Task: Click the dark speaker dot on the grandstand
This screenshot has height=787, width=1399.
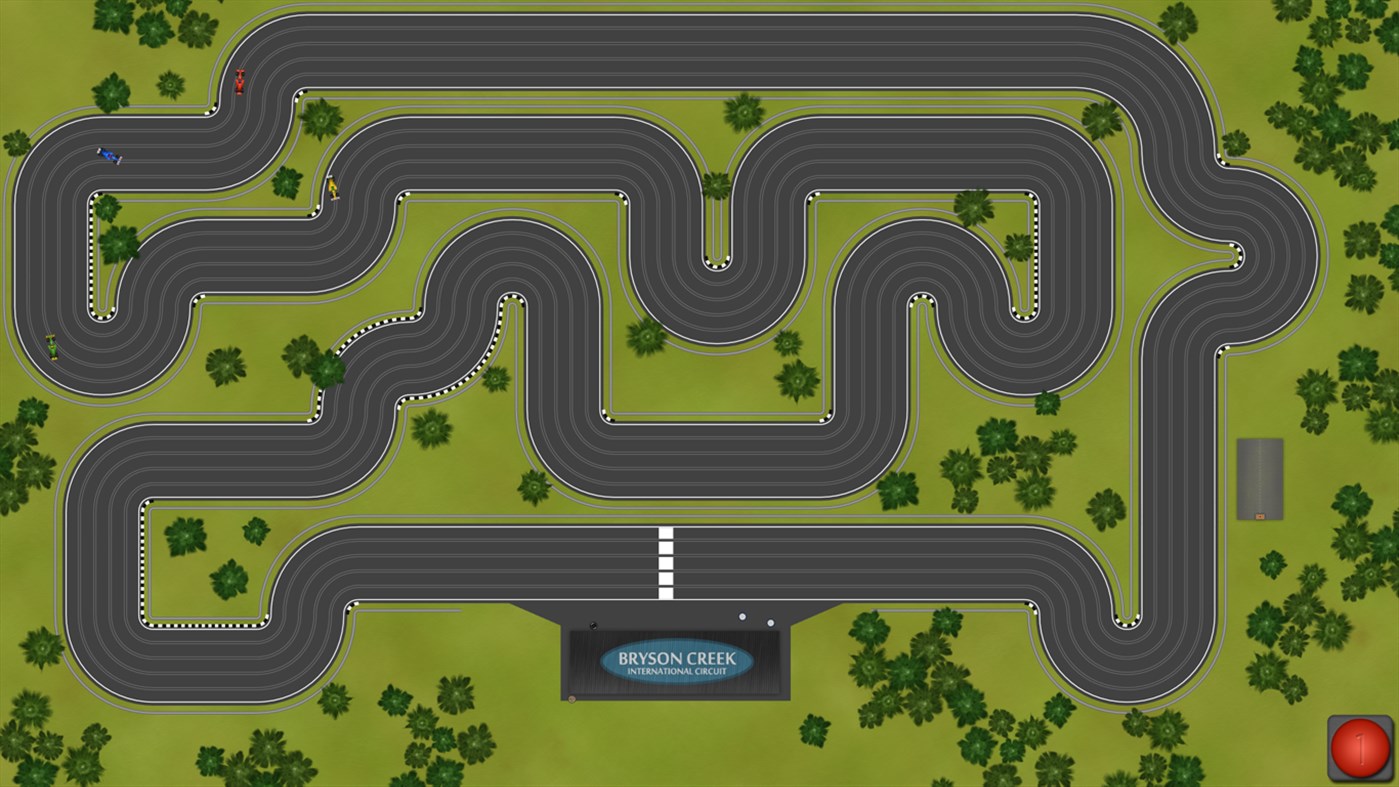Action: [594, 624]
